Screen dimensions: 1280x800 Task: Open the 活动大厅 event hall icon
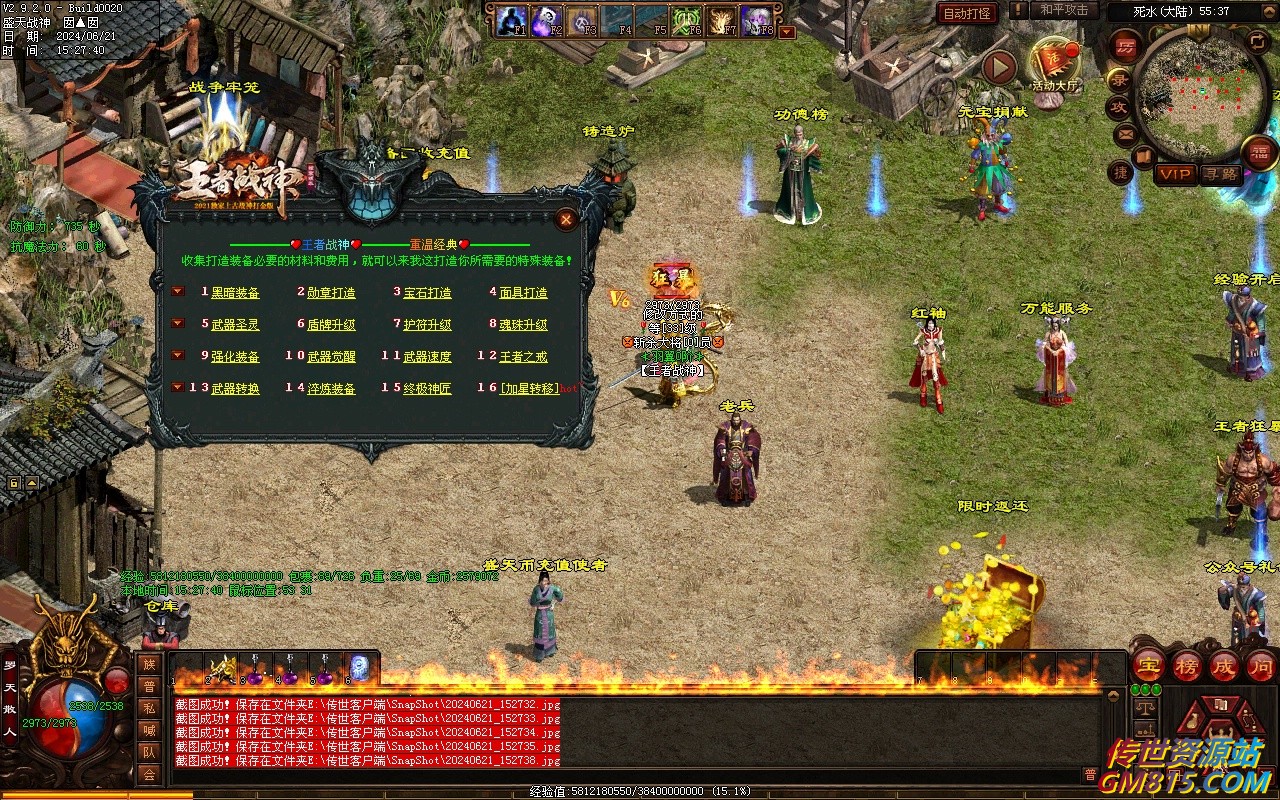[x=1054, y=64]
